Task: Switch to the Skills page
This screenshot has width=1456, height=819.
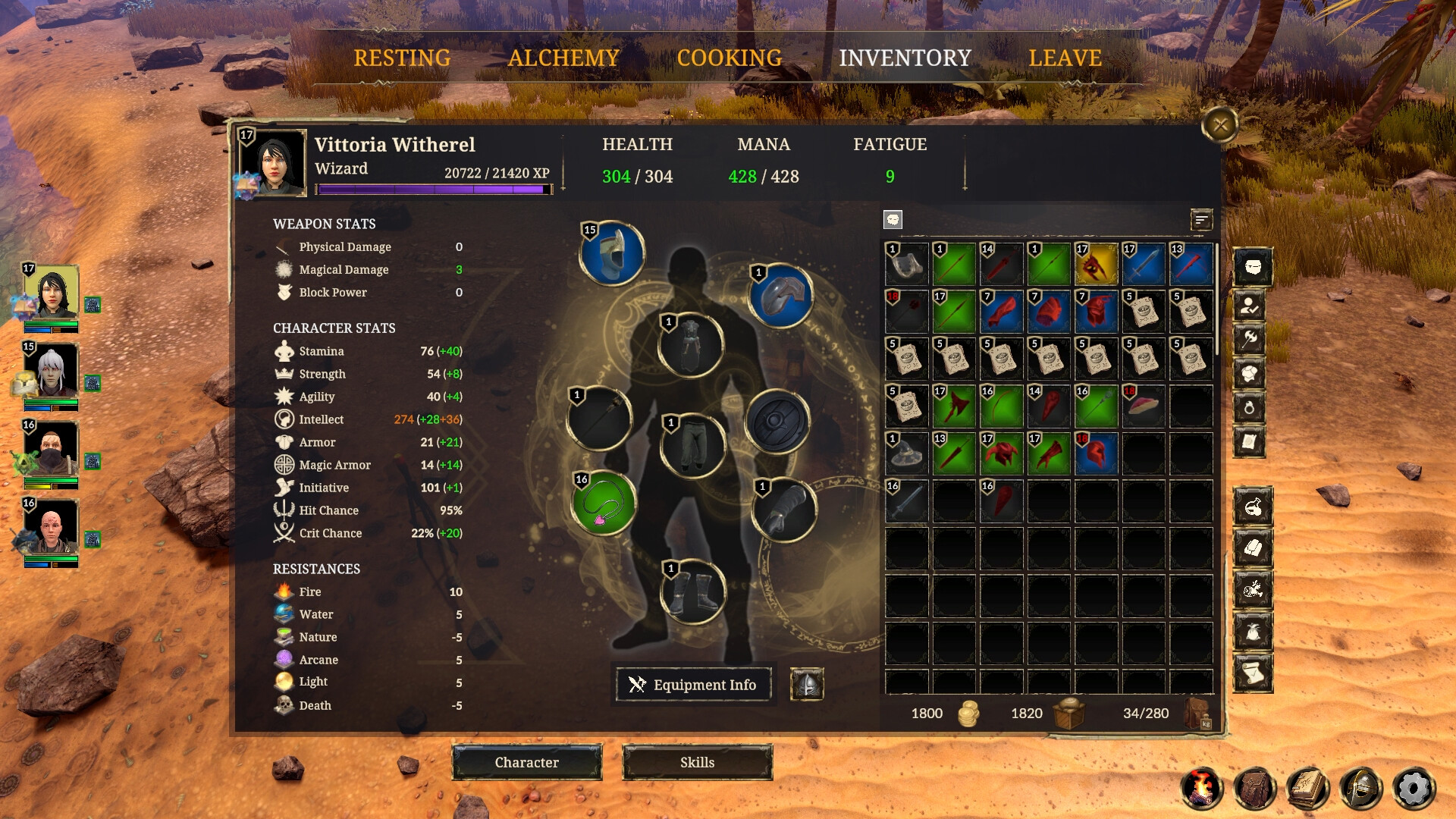Action: 697,762
